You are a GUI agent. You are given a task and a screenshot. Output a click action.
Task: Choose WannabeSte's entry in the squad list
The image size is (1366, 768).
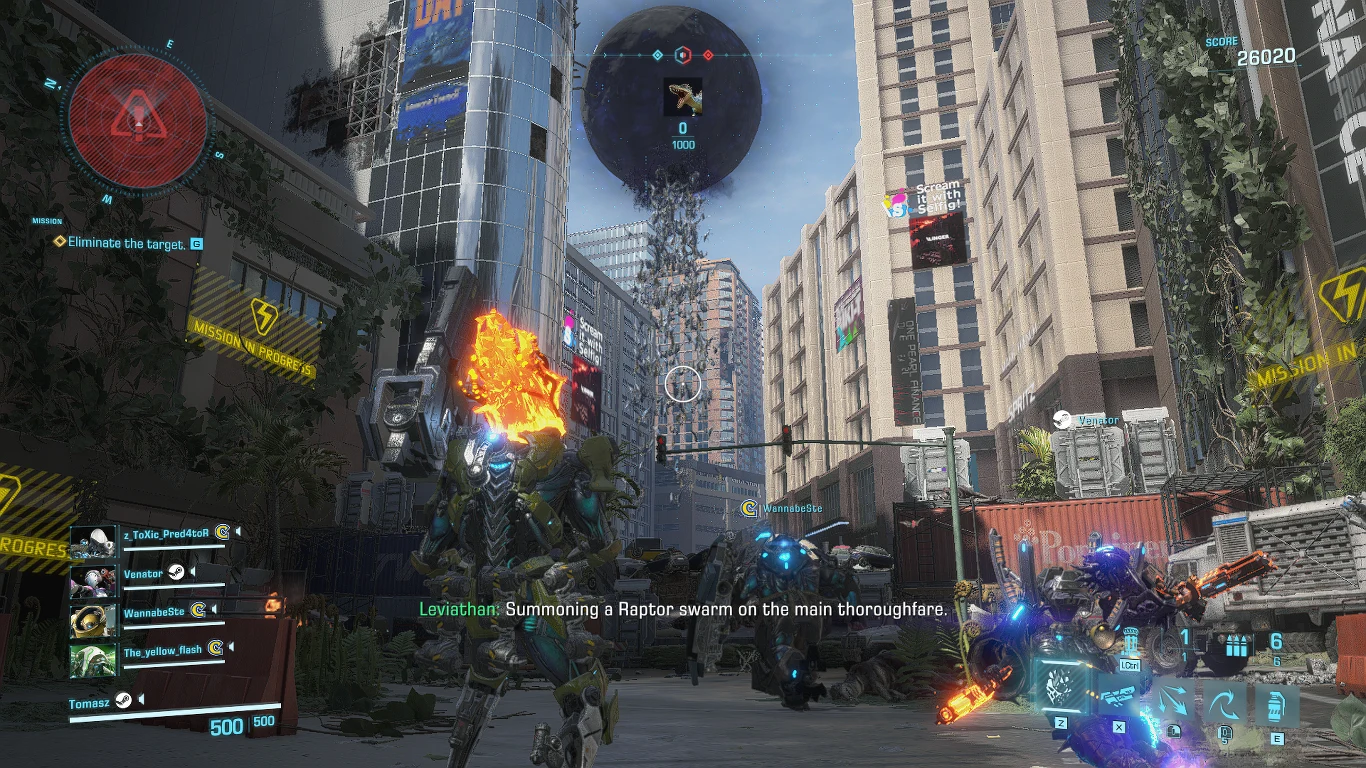154,611
